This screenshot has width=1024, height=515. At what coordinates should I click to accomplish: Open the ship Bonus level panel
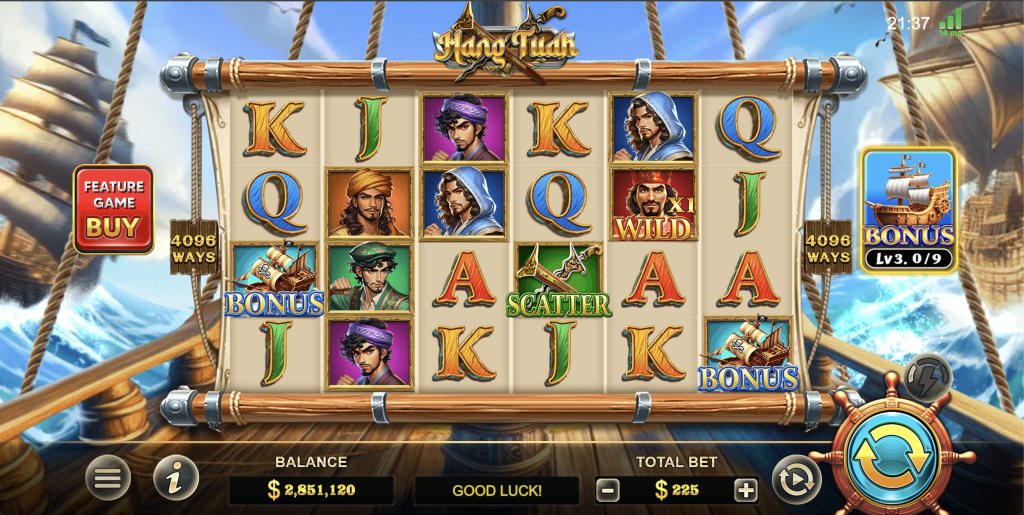pos(908,210)
